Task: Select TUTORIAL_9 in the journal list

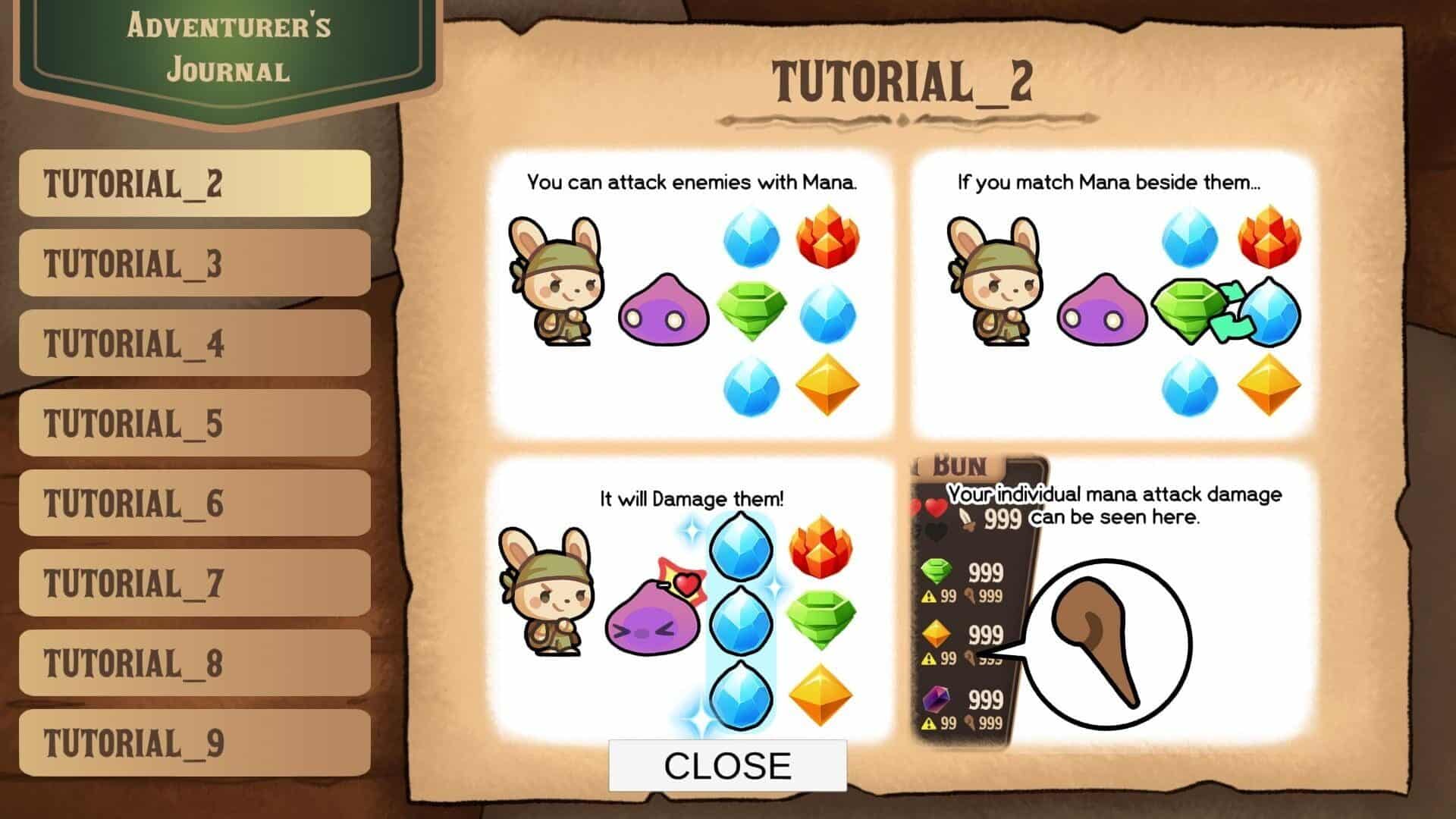Action: [194, 743]
